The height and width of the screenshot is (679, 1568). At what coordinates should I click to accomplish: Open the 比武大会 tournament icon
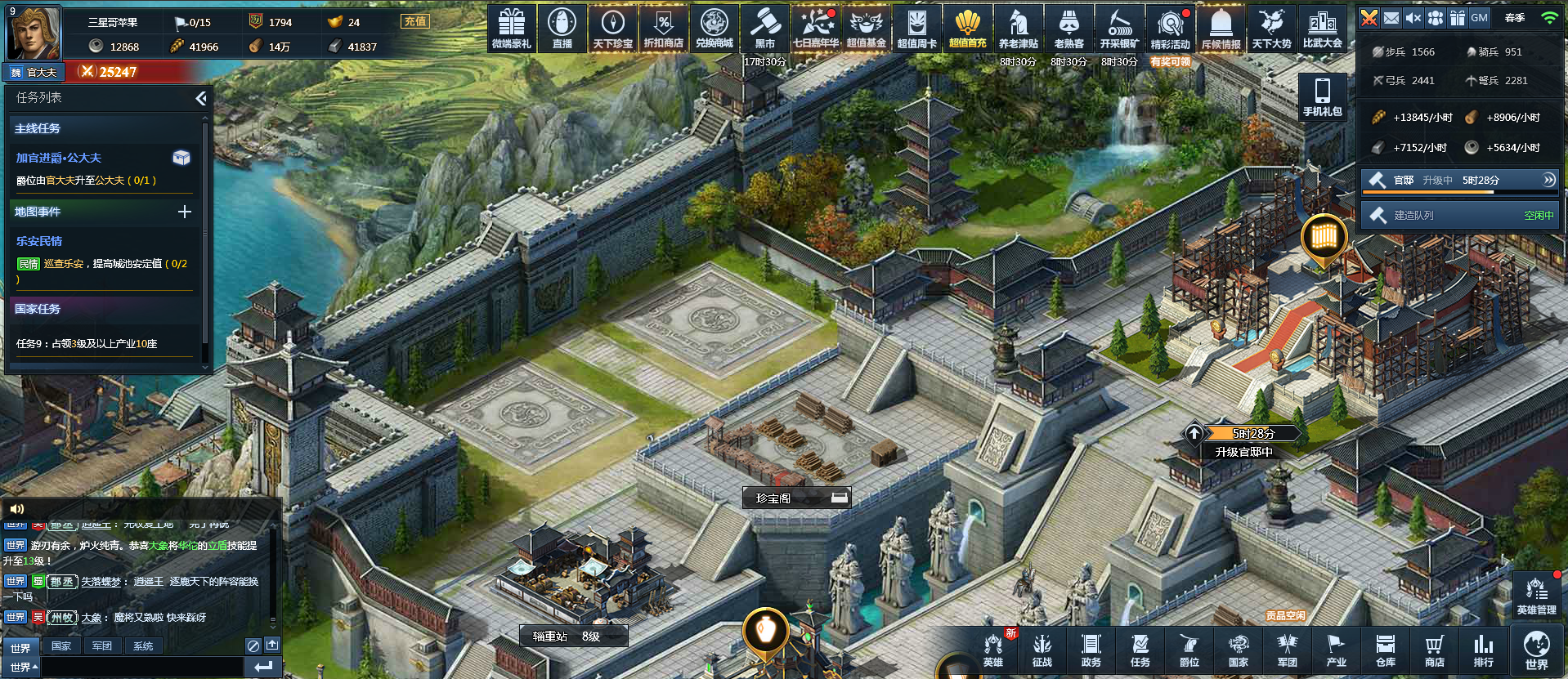tap(1322, 29)
